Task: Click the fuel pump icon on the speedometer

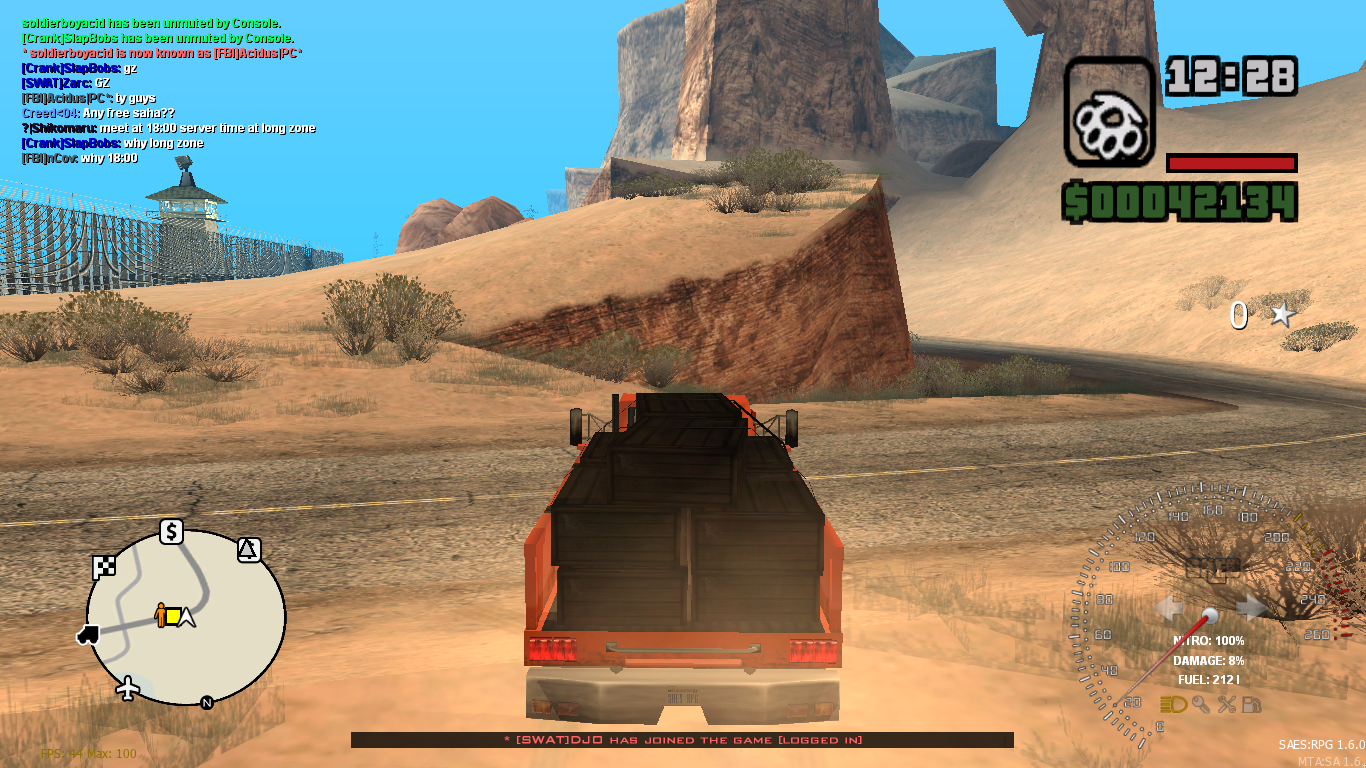Action: point(1251,706)
